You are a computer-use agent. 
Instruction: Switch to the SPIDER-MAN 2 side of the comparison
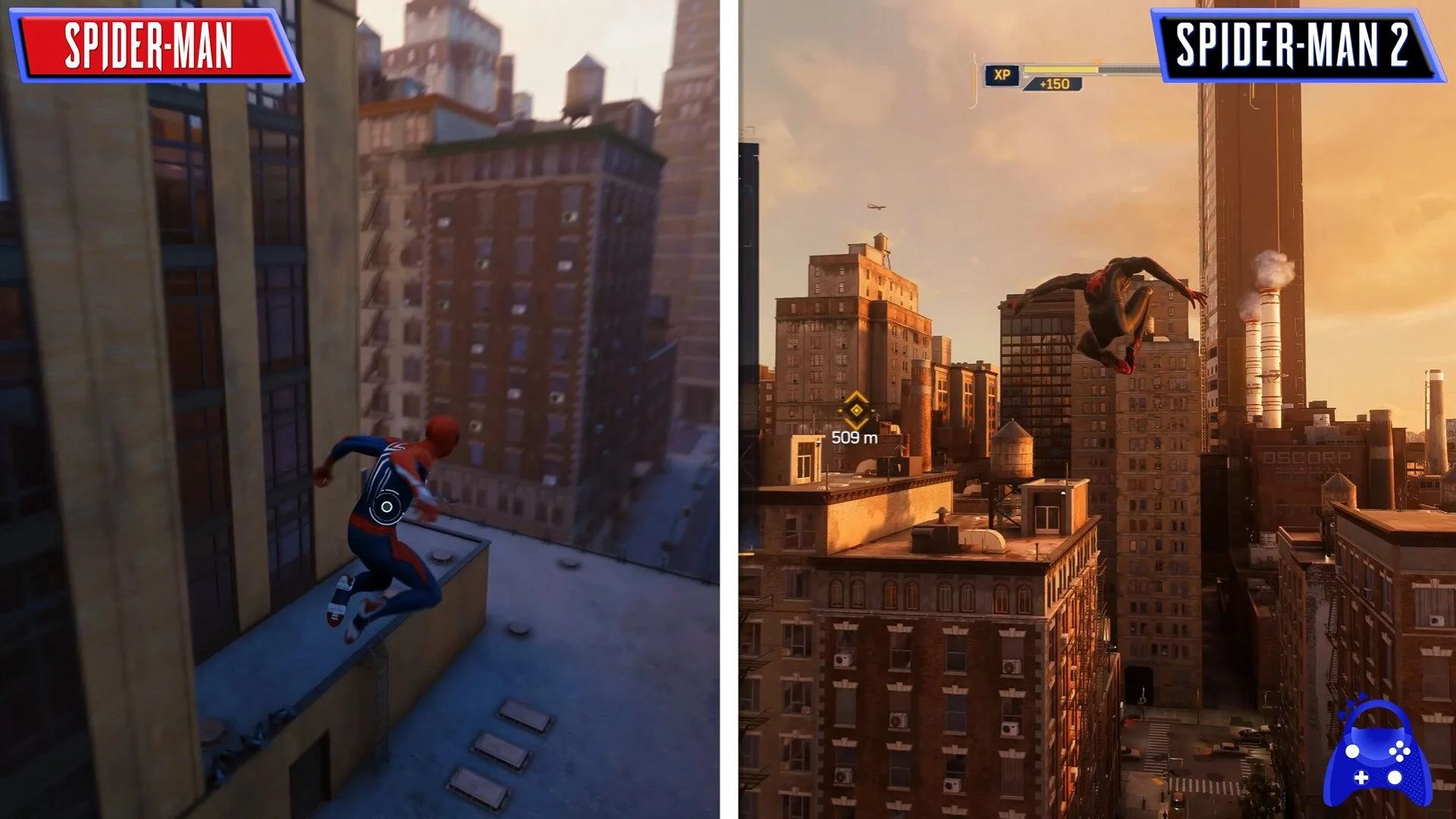point(1092,409)
